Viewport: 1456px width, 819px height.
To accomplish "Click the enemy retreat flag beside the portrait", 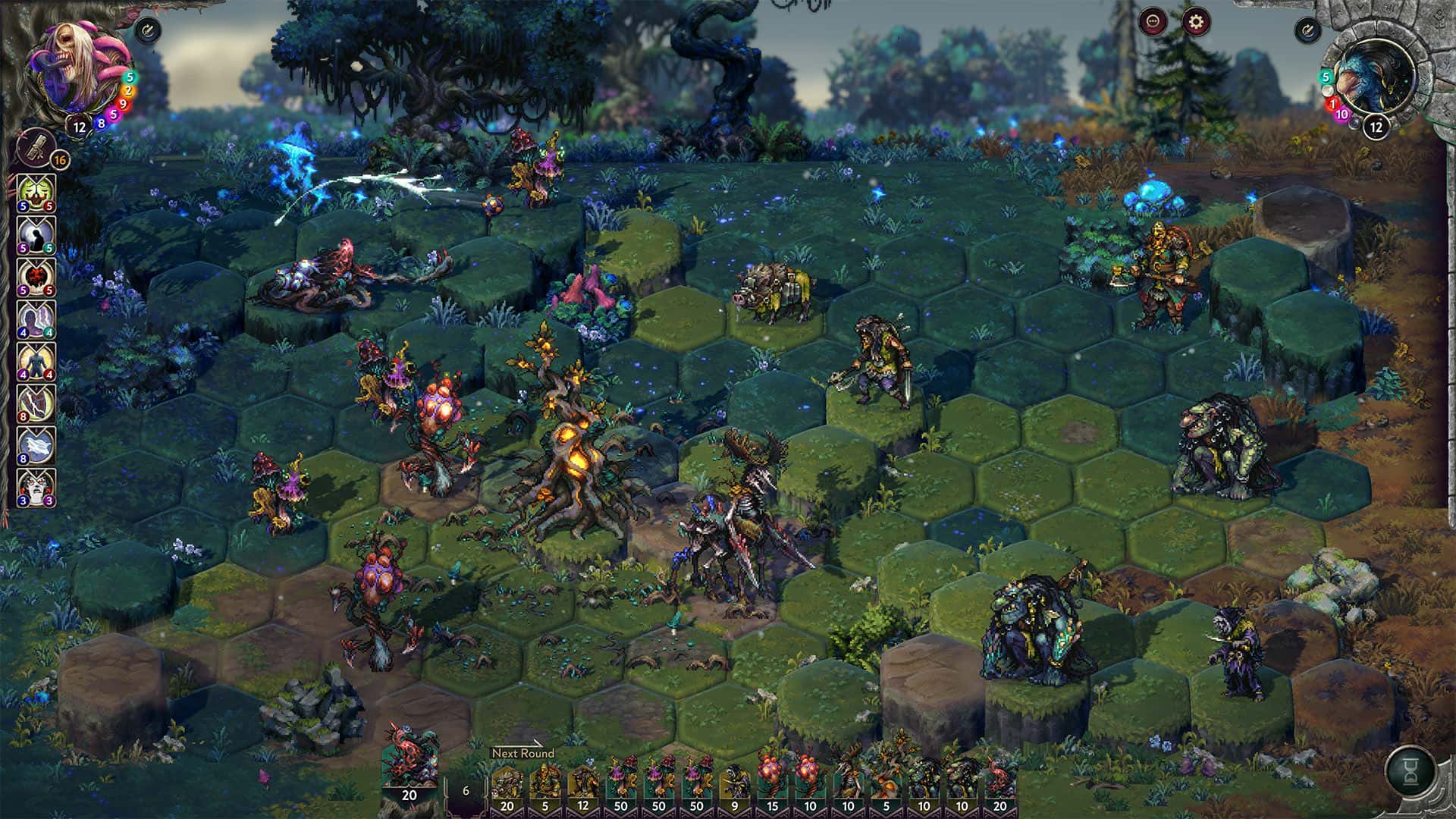I will [1308, 30].
